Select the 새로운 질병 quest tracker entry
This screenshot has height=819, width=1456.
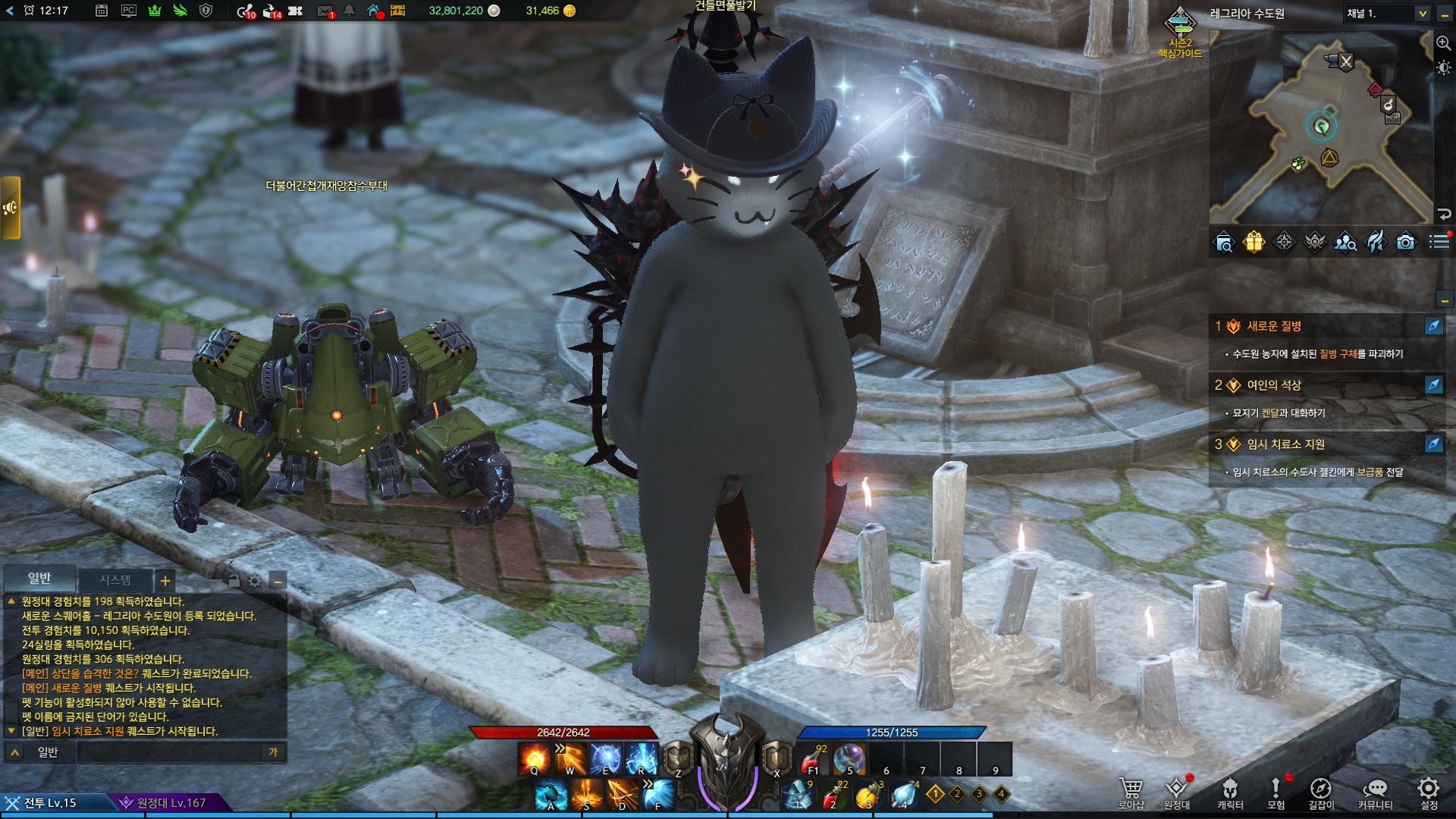point(1274,326)
